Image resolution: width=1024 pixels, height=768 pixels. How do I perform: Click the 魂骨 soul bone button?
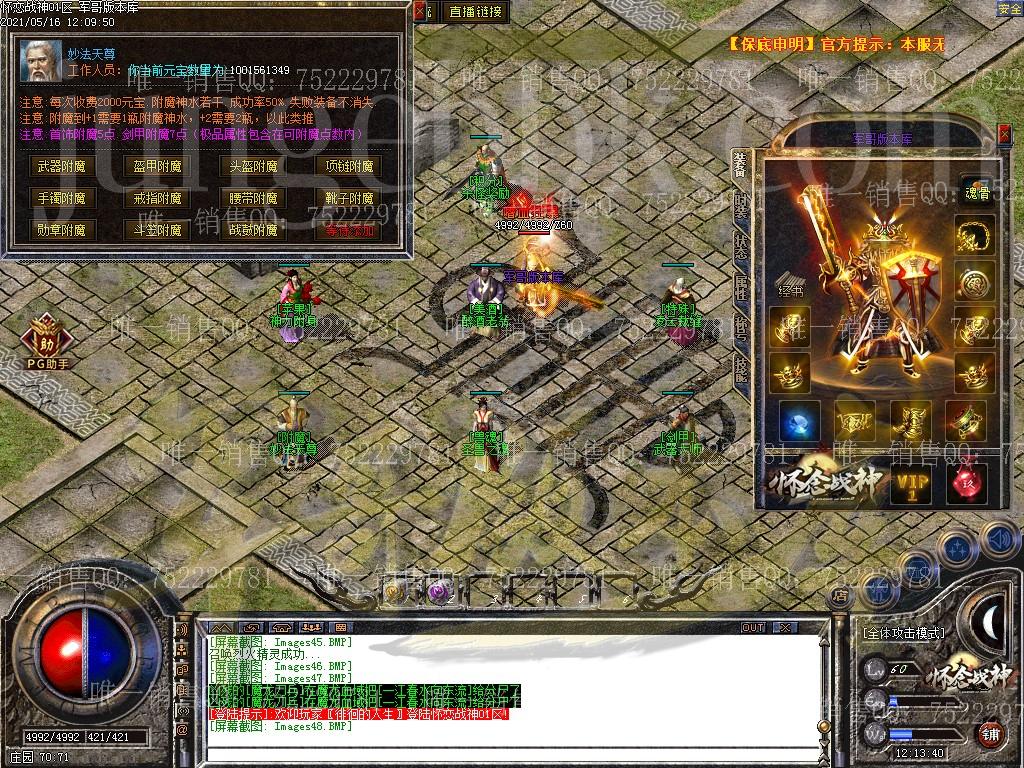tap(974, 192)
